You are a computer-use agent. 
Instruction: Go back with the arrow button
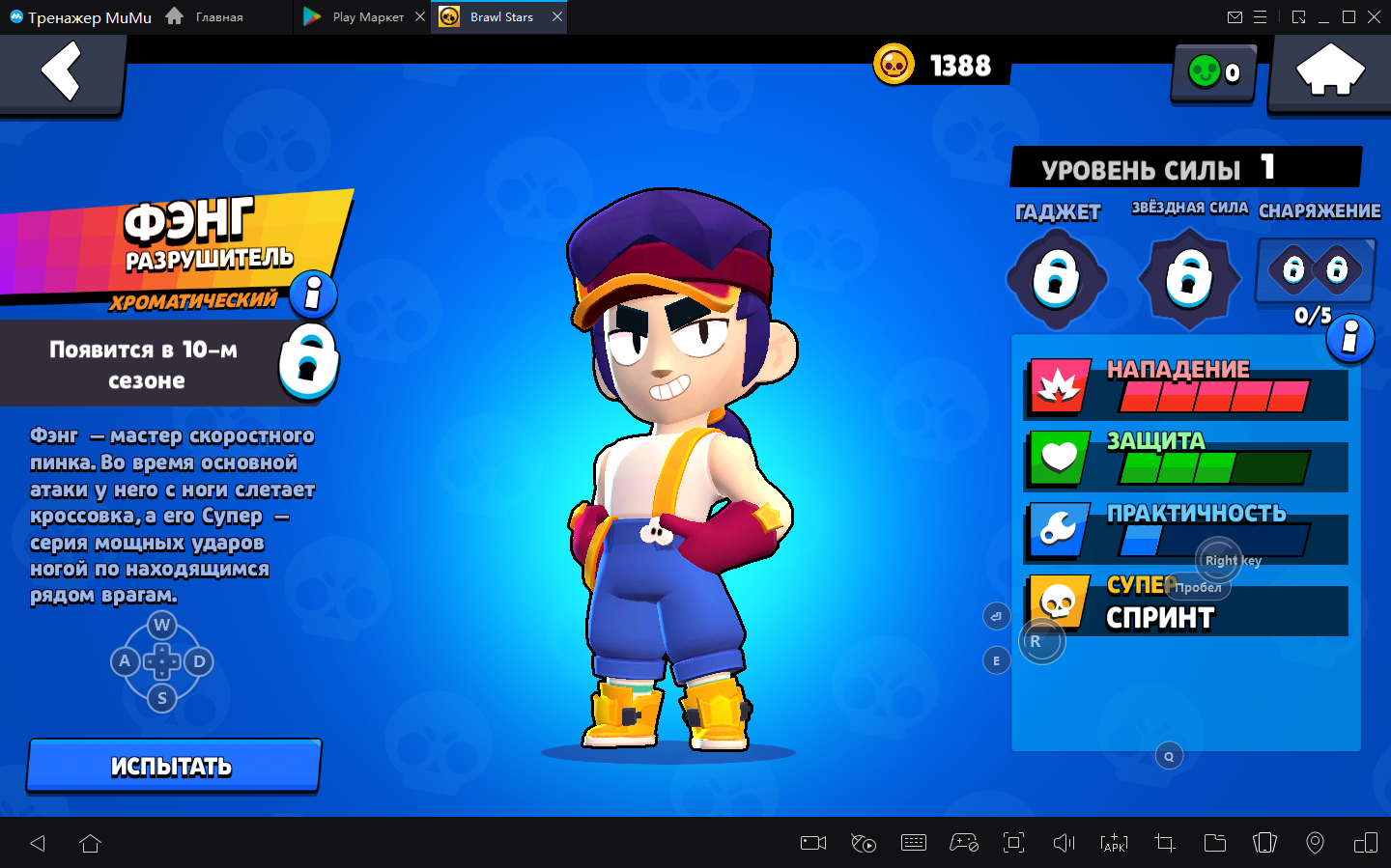pyautogui.click(x=61, y=73)
